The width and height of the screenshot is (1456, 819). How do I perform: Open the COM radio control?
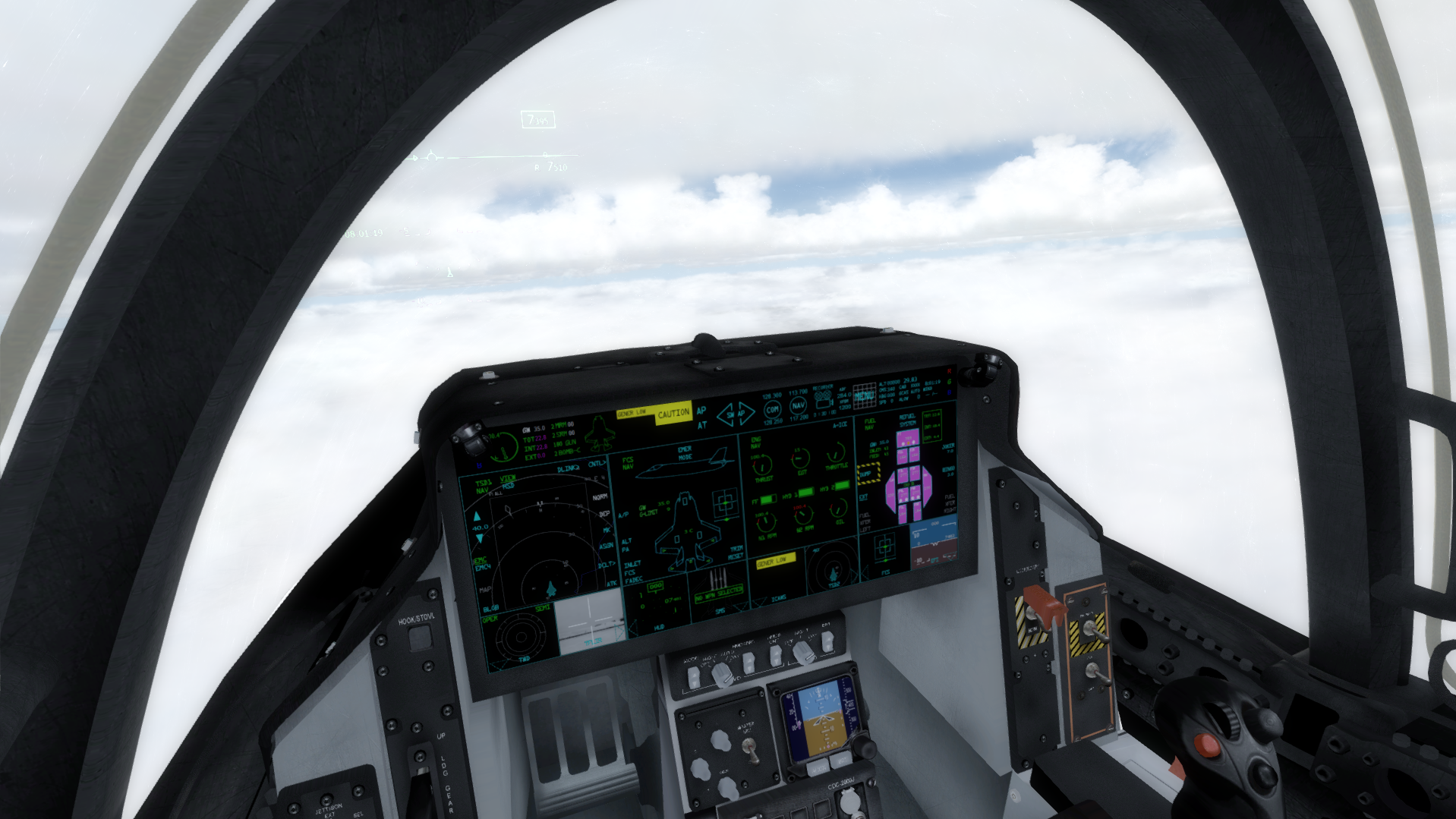click(773, 408)
